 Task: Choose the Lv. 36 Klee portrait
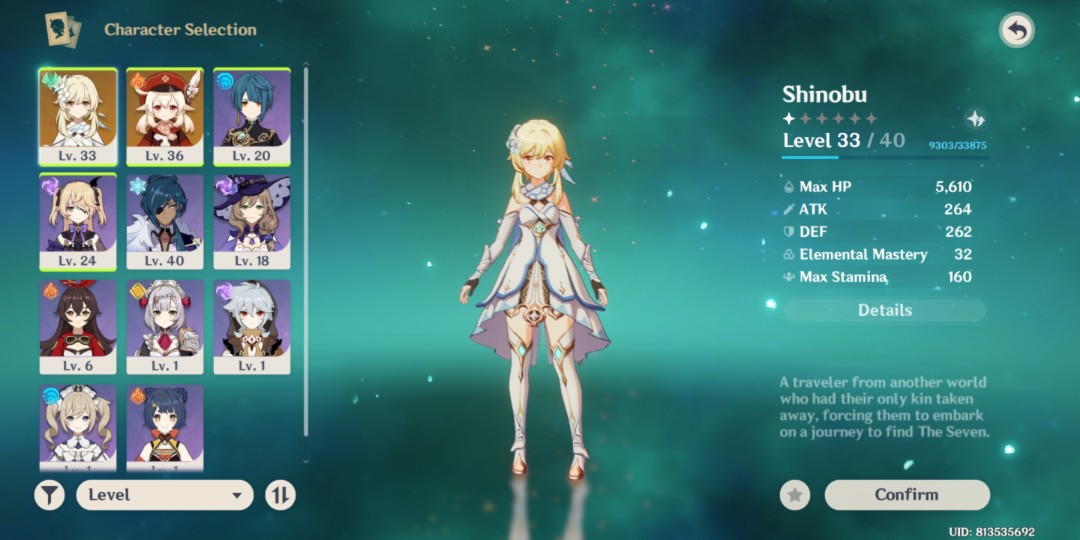165,116
